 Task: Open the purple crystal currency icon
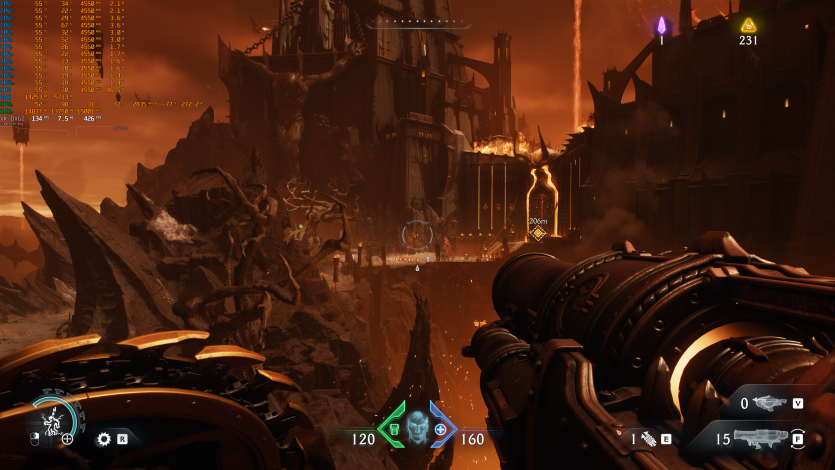pos(661,24)
